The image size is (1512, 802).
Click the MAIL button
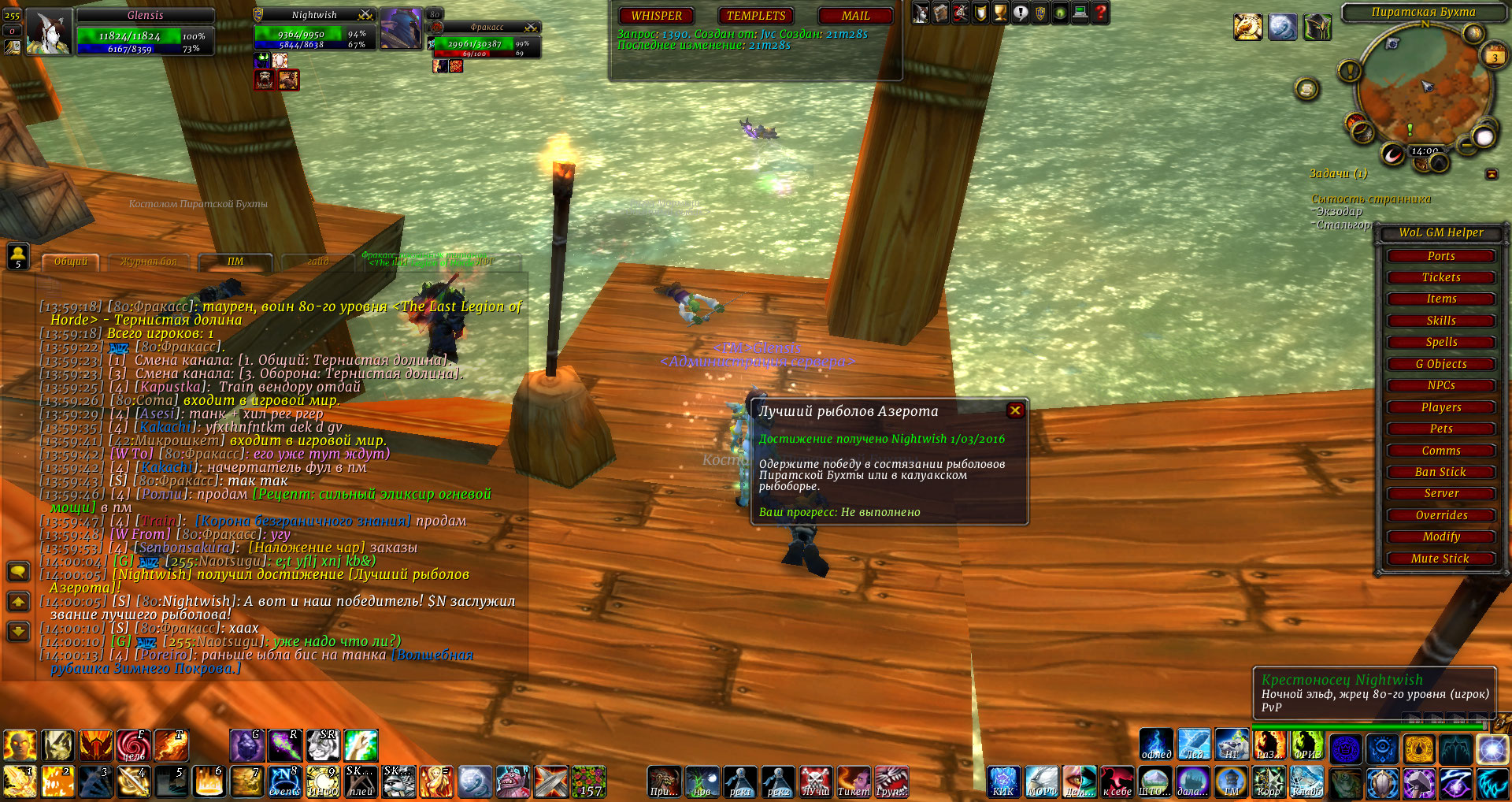(855, 16)
